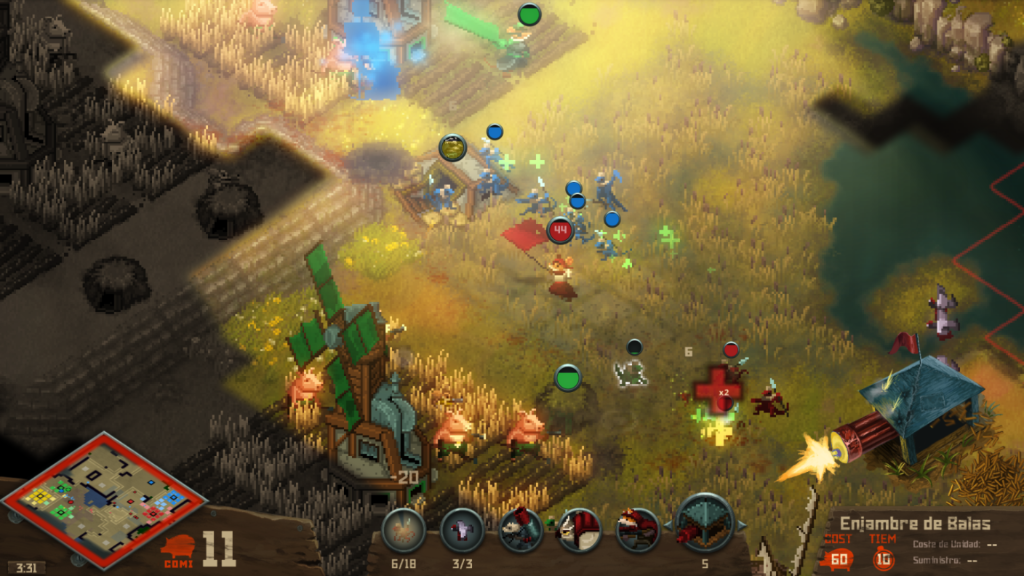Select the pig farm icon showing 6/18

pos(404,529)
